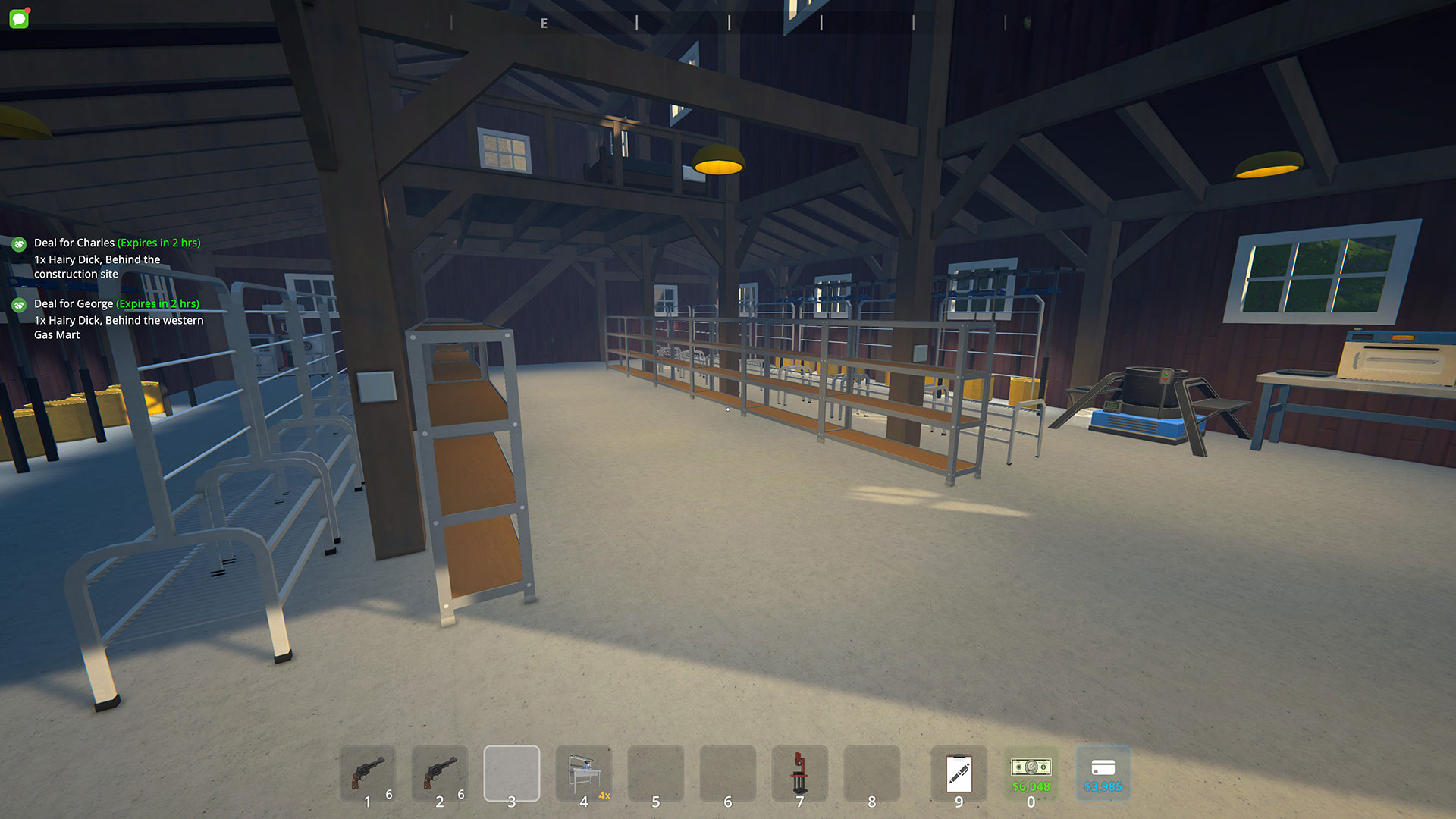The height and width of the screenshot is (819, 1456).
Task: Equip the red stand item in slot 7
Action: coord(799,773)
